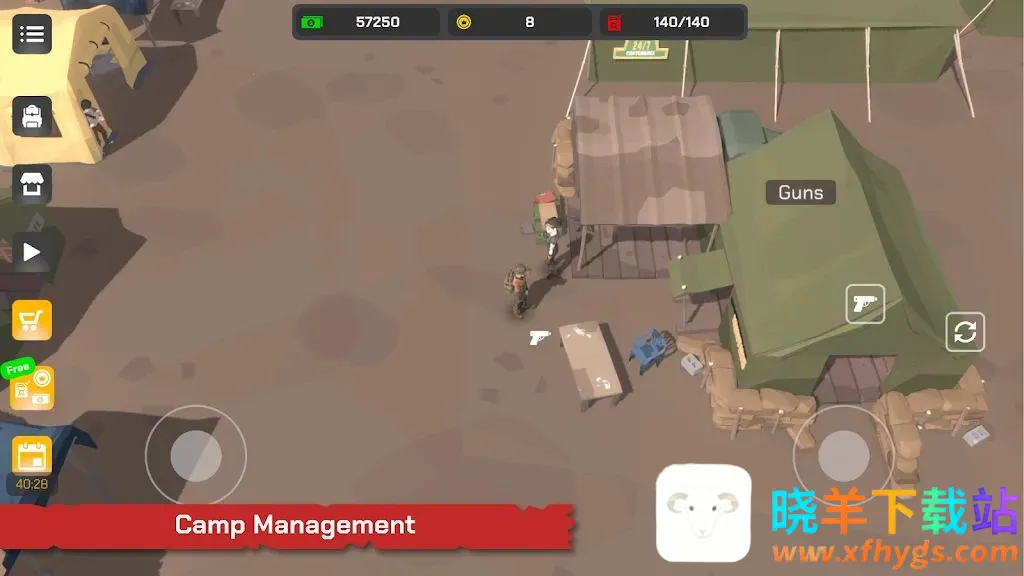Image resolution: width=1024 pixels, height=576 pixels.
Task: Tap the pistol fire button
Action: point(865,304)
